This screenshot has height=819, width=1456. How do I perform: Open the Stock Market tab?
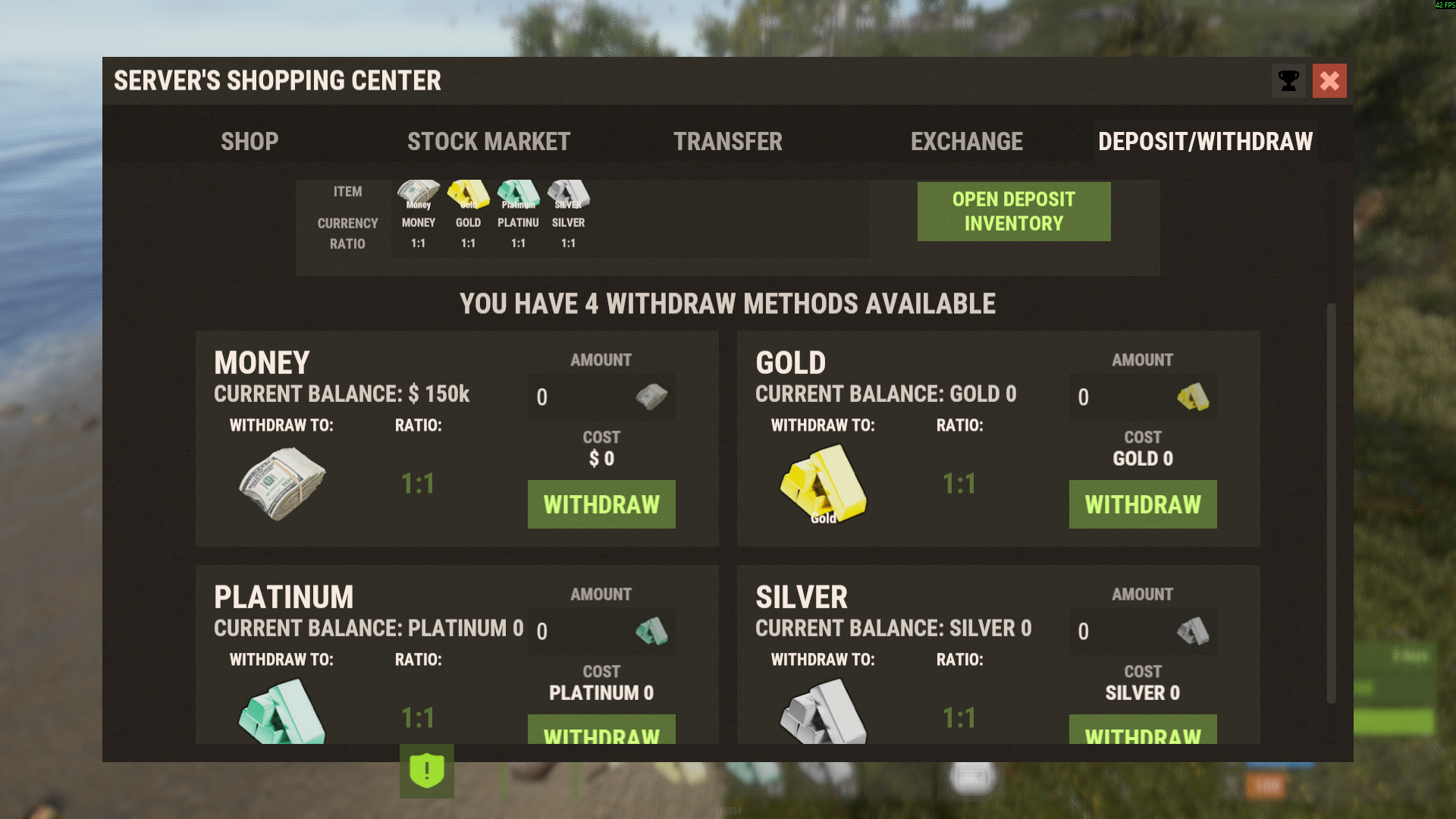tap(488, 142)
